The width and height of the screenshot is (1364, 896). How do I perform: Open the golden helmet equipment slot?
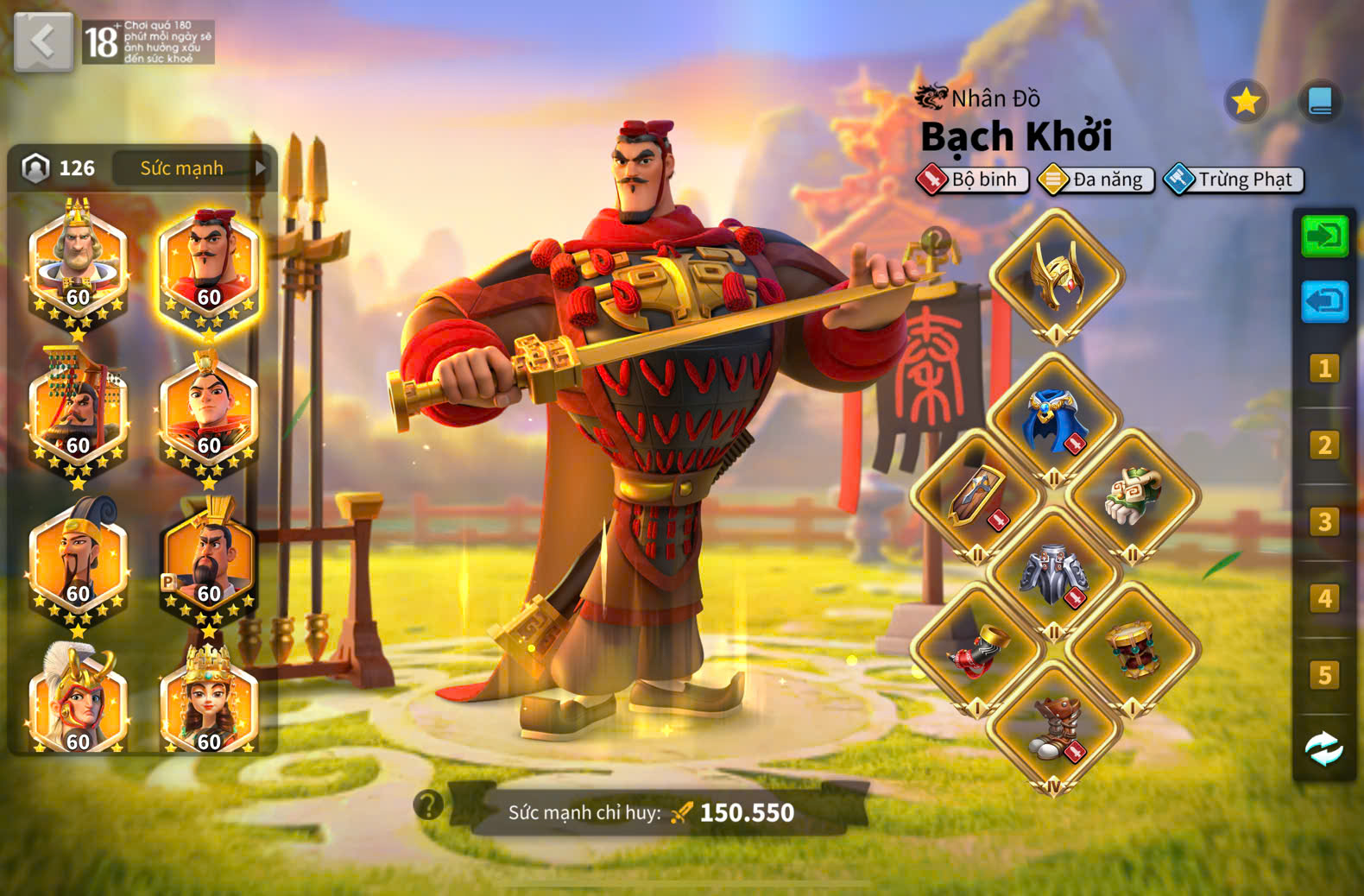(x=1056, y=276)
